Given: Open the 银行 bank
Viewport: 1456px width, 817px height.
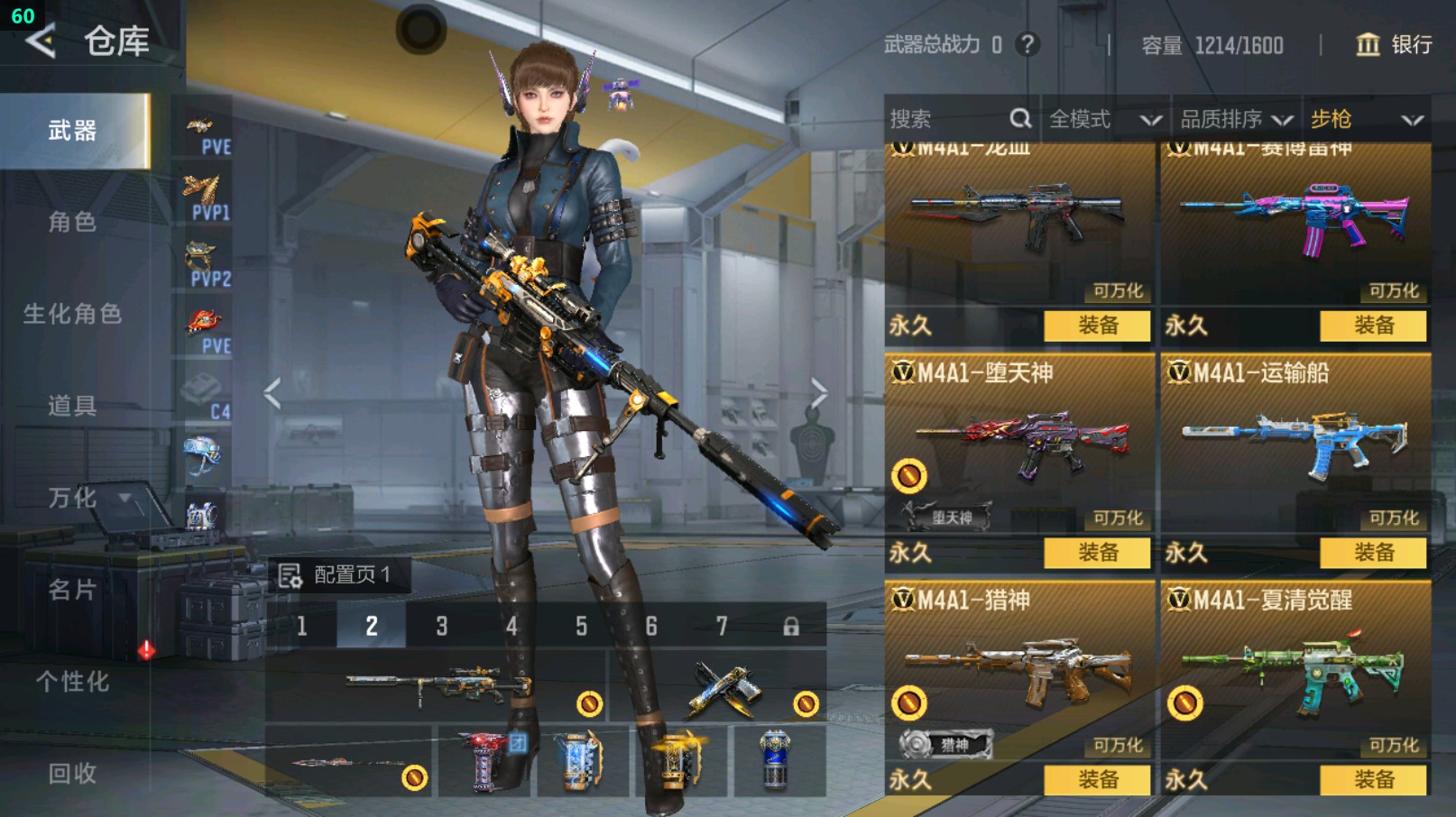Looking at the screenshot, I should 1394,45.
